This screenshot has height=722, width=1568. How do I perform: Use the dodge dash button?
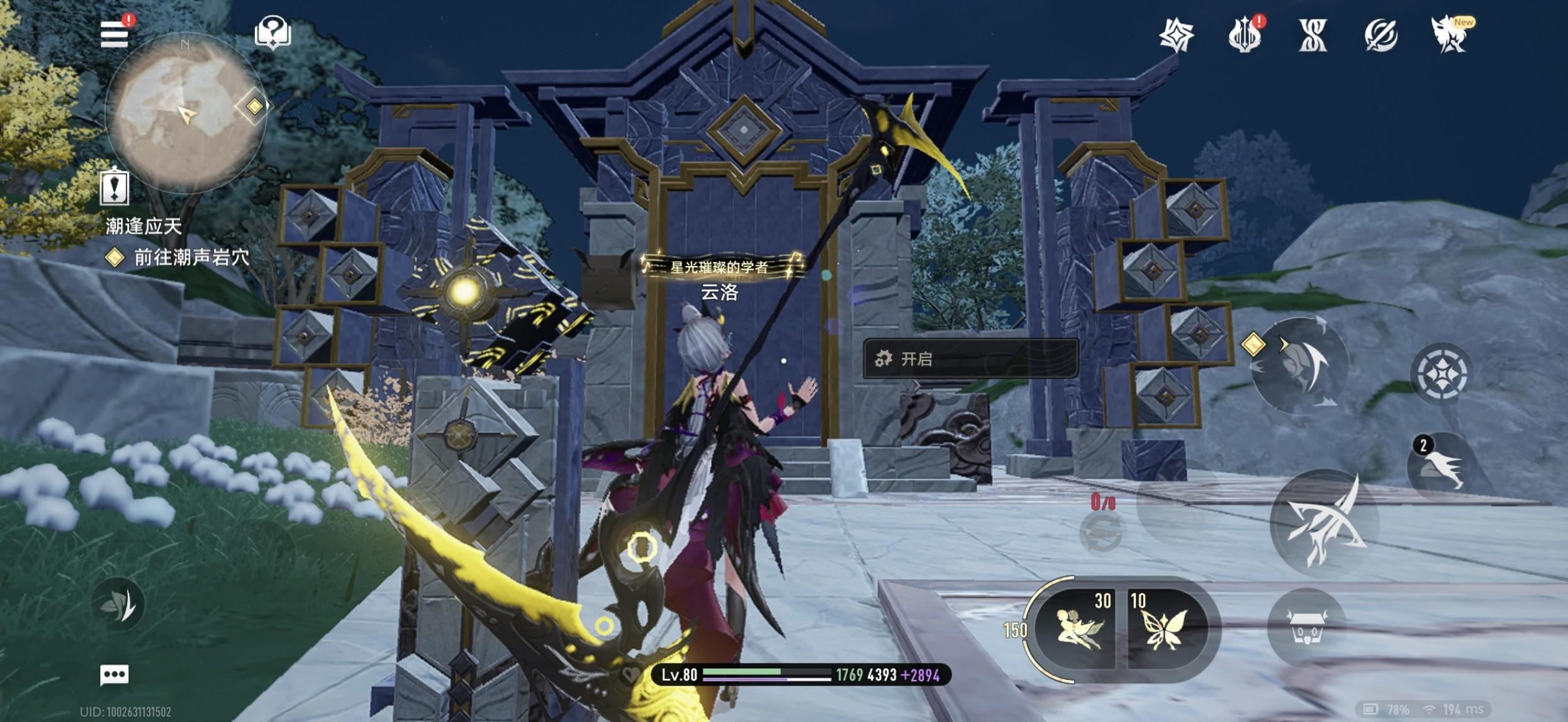tap(1299, 365)
